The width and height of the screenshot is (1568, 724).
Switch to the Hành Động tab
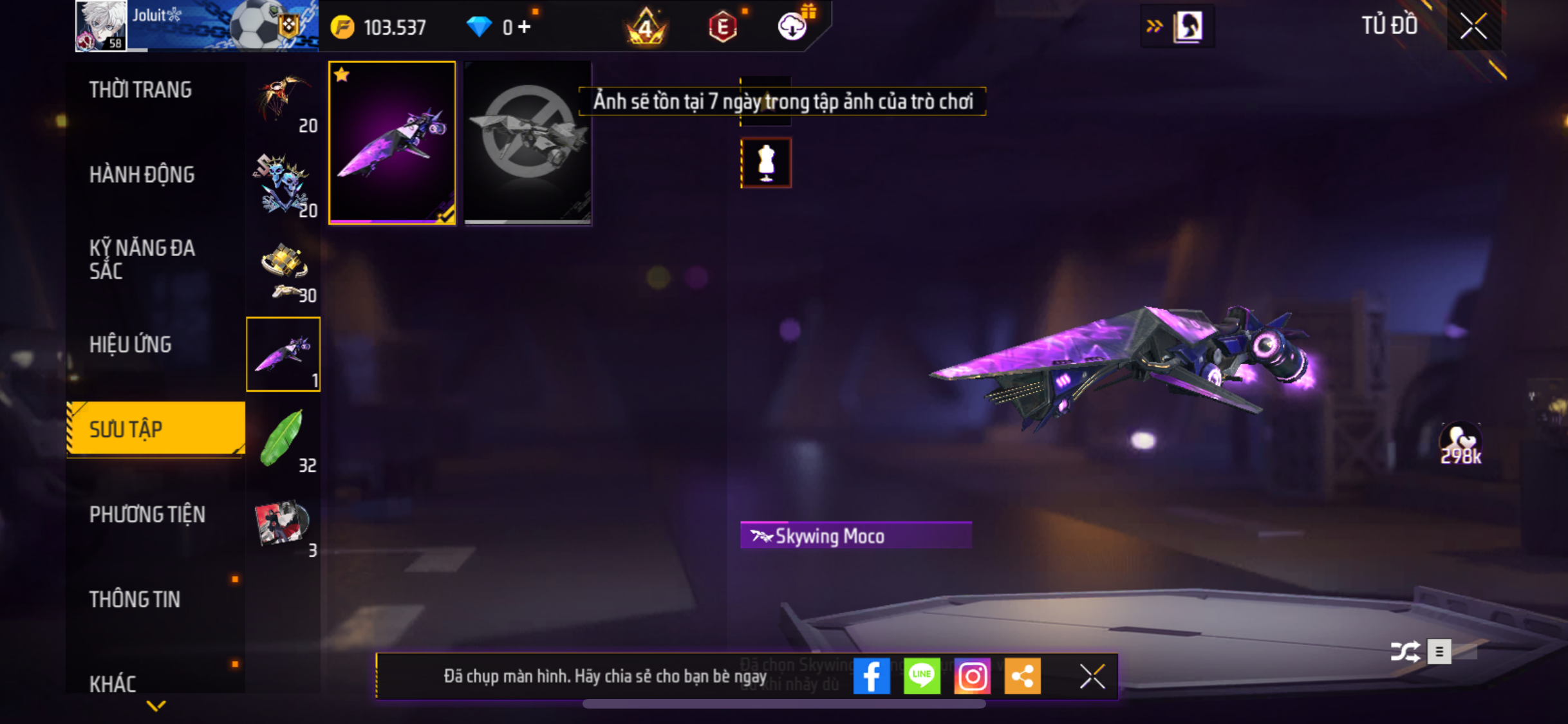pos(142,174)
